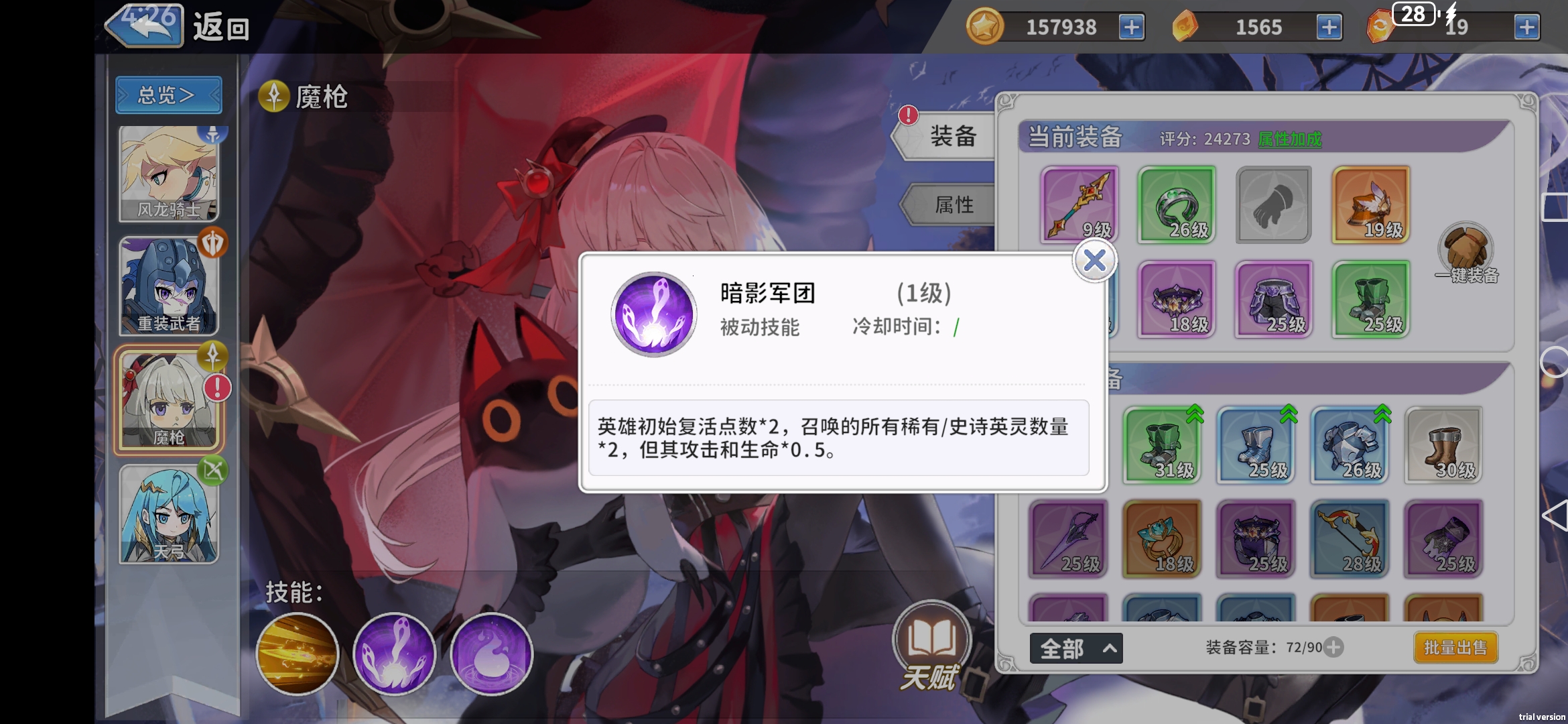The image size is (1568, 724).
Task: Tap the empty glove equipment slot
Action: click(x=1274, y=205)
